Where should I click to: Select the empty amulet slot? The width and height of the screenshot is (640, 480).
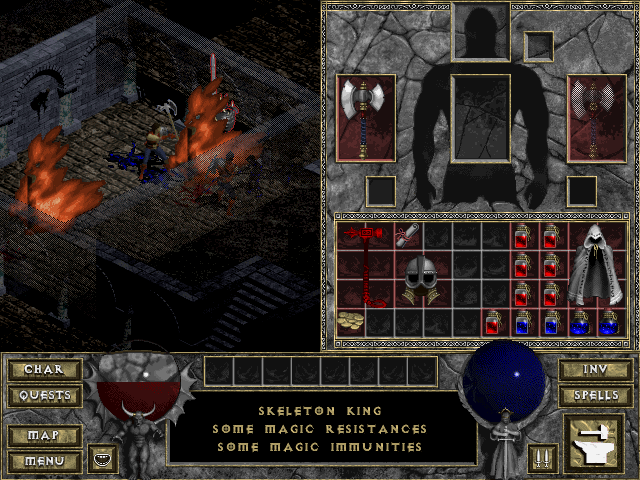coord(539,45)
